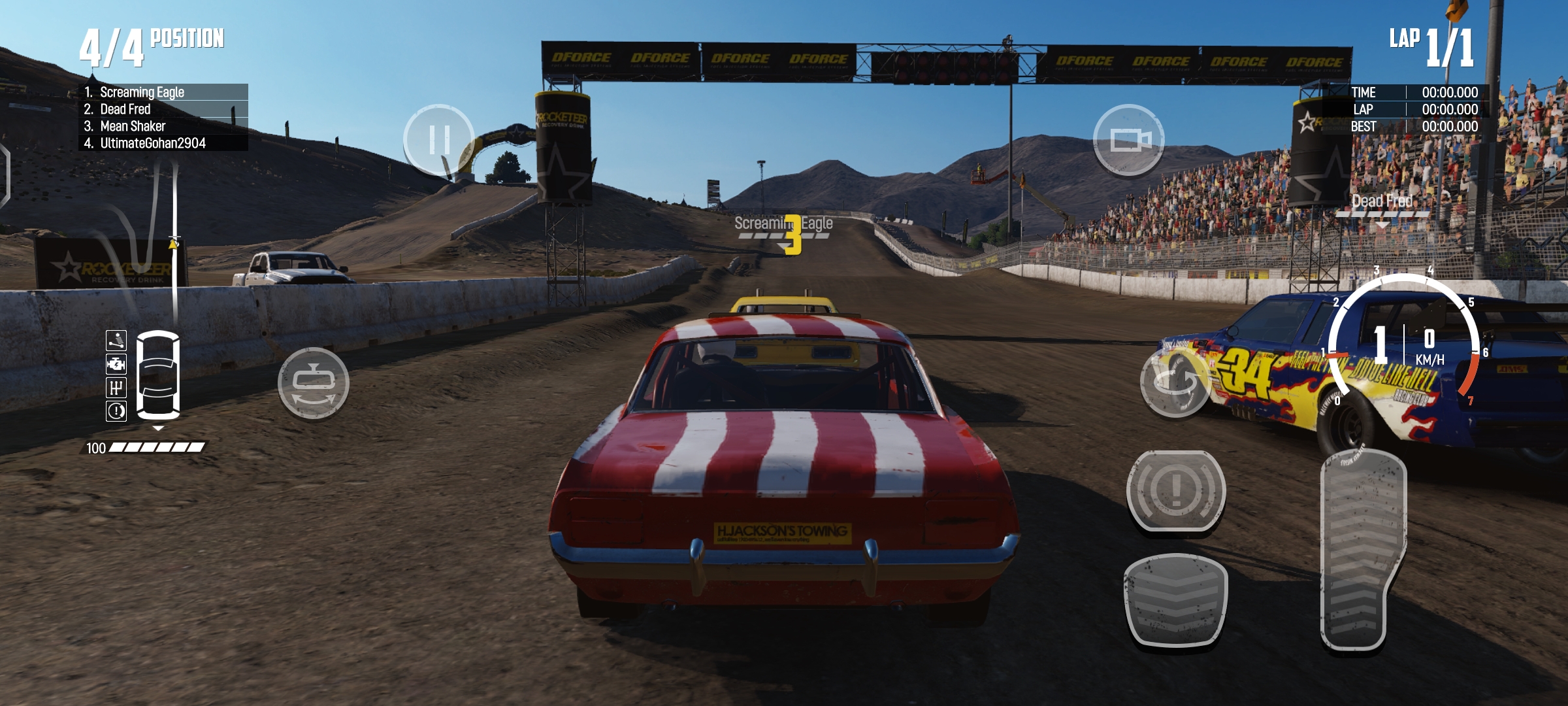This screenshot has height=706, width=1568.
Task: Reset the car with the circular arrow button
Action: pyautogui.click(x=1175, y=382)
